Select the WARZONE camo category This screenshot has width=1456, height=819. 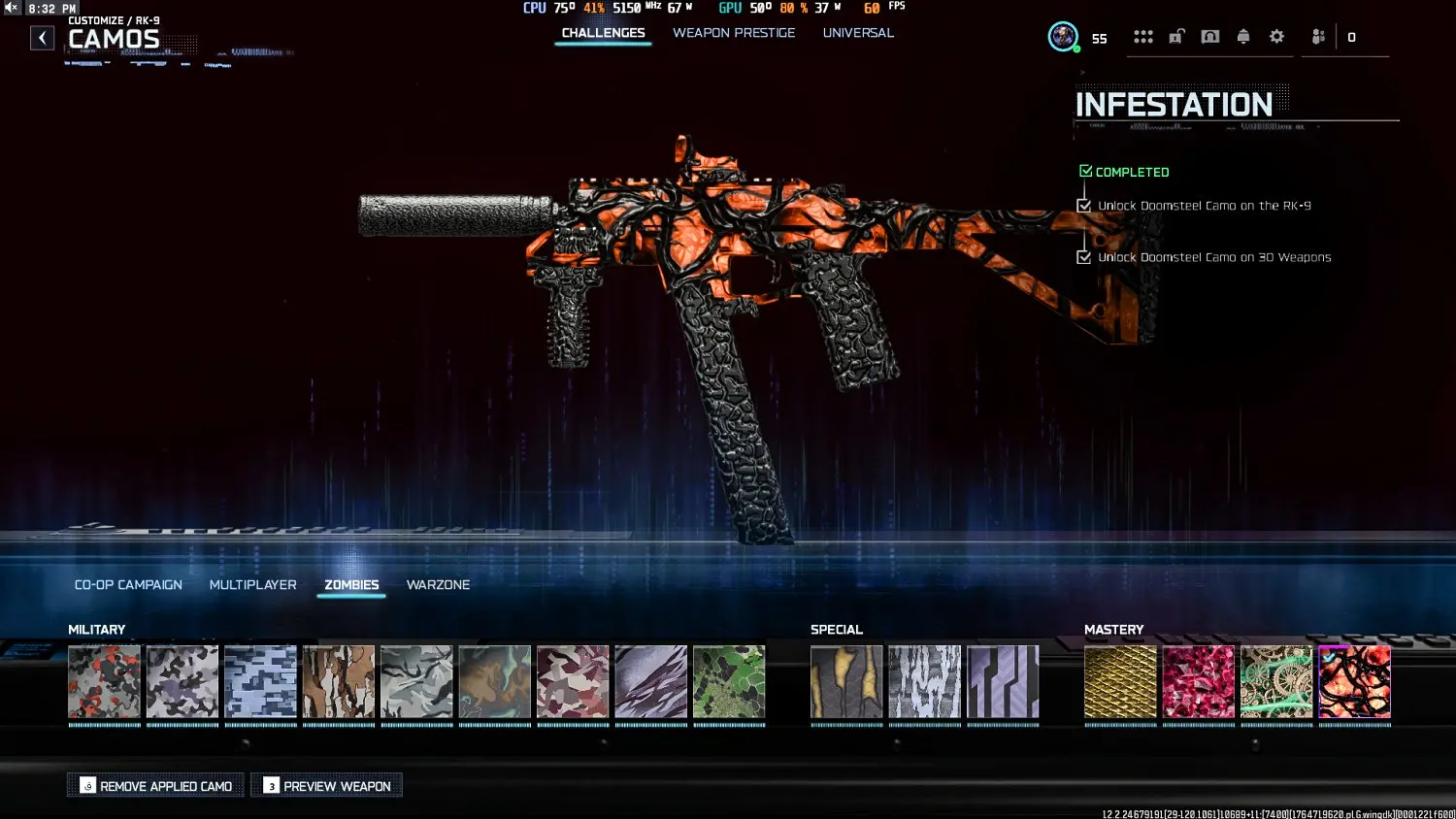438,584
